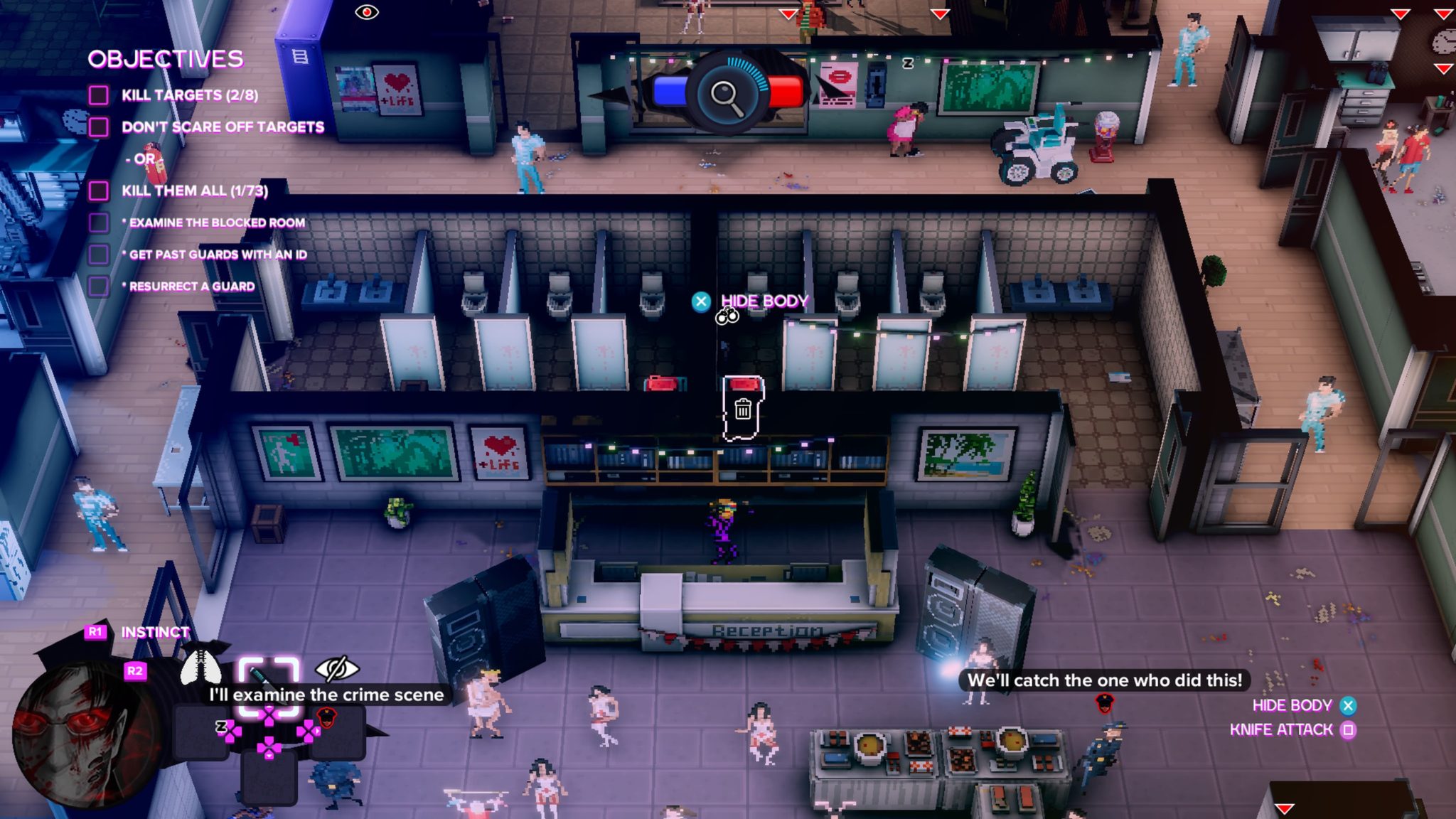The width and height of the screenshot is (1456, 819).
Task: Choose the Kill Them All objective
Action: click(194, 191)
